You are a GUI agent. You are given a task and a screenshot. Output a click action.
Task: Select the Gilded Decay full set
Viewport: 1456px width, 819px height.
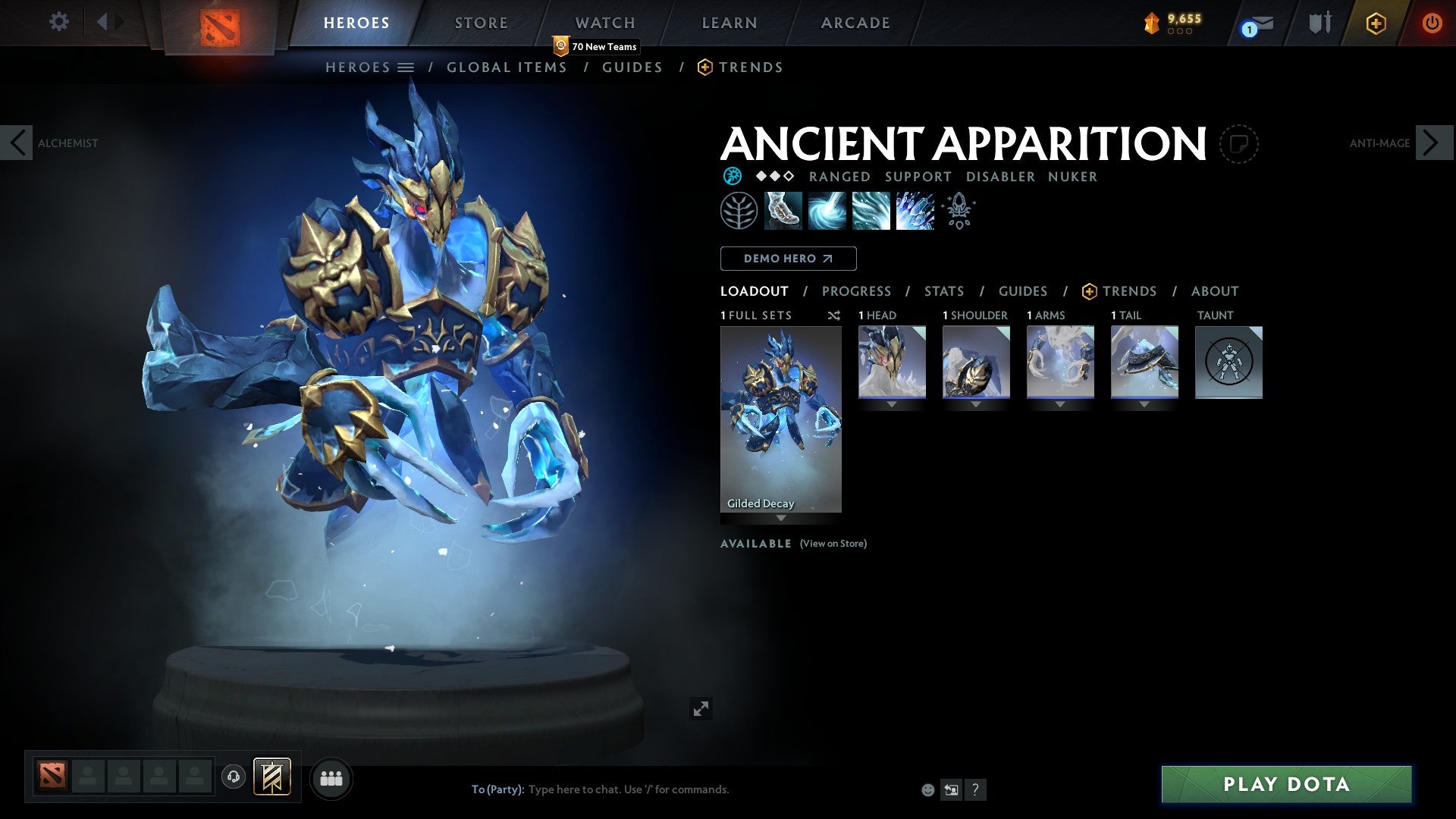(780, 419)
